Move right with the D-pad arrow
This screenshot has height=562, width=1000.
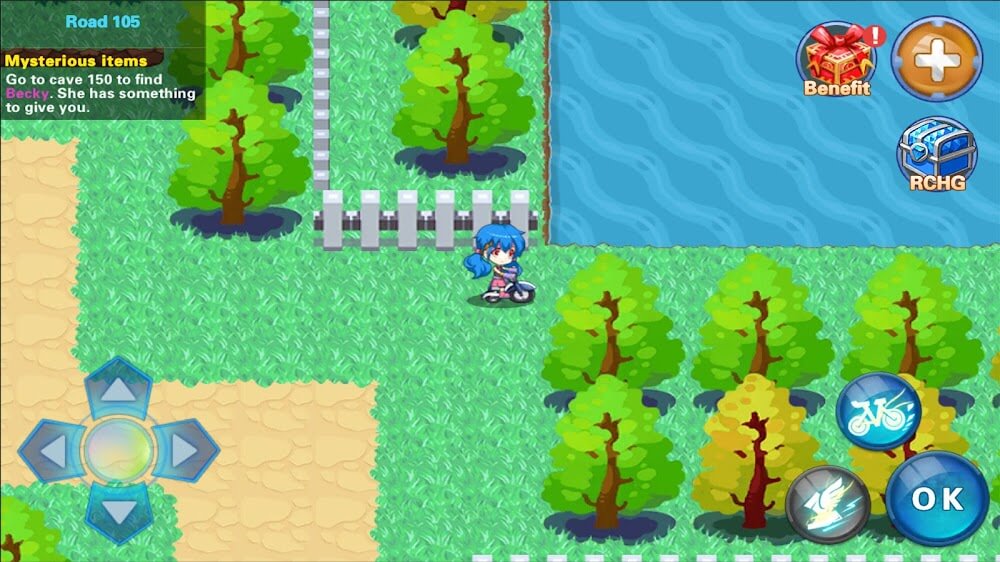(184, 451)
